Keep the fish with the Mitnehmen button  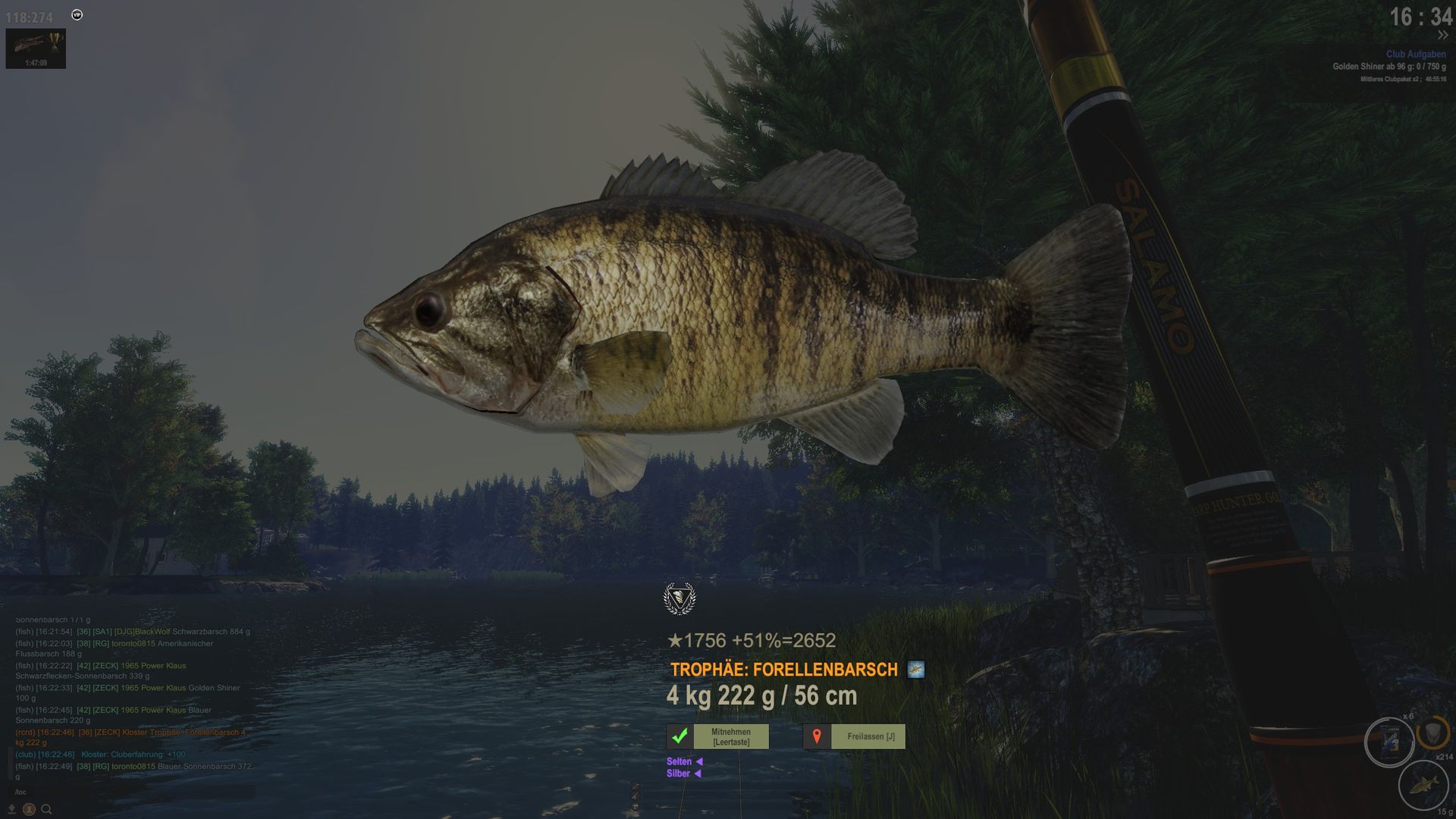coord(730,736)
